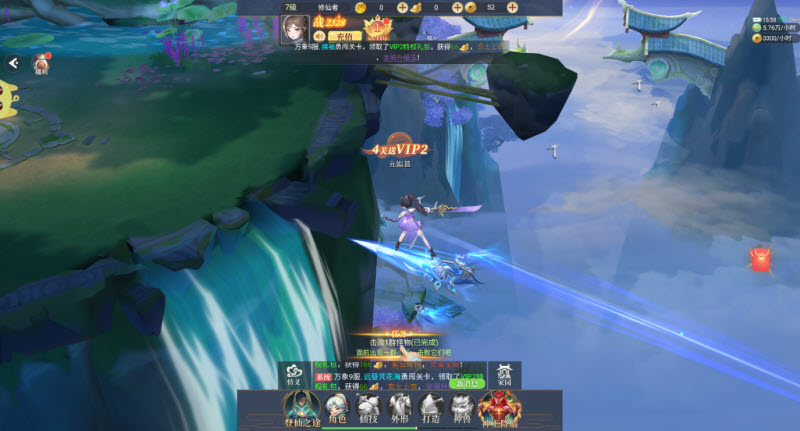The width and height of the screenshot is (800, 431).
Task: Open the 打造 forging menu
Action: click(431, 408)
